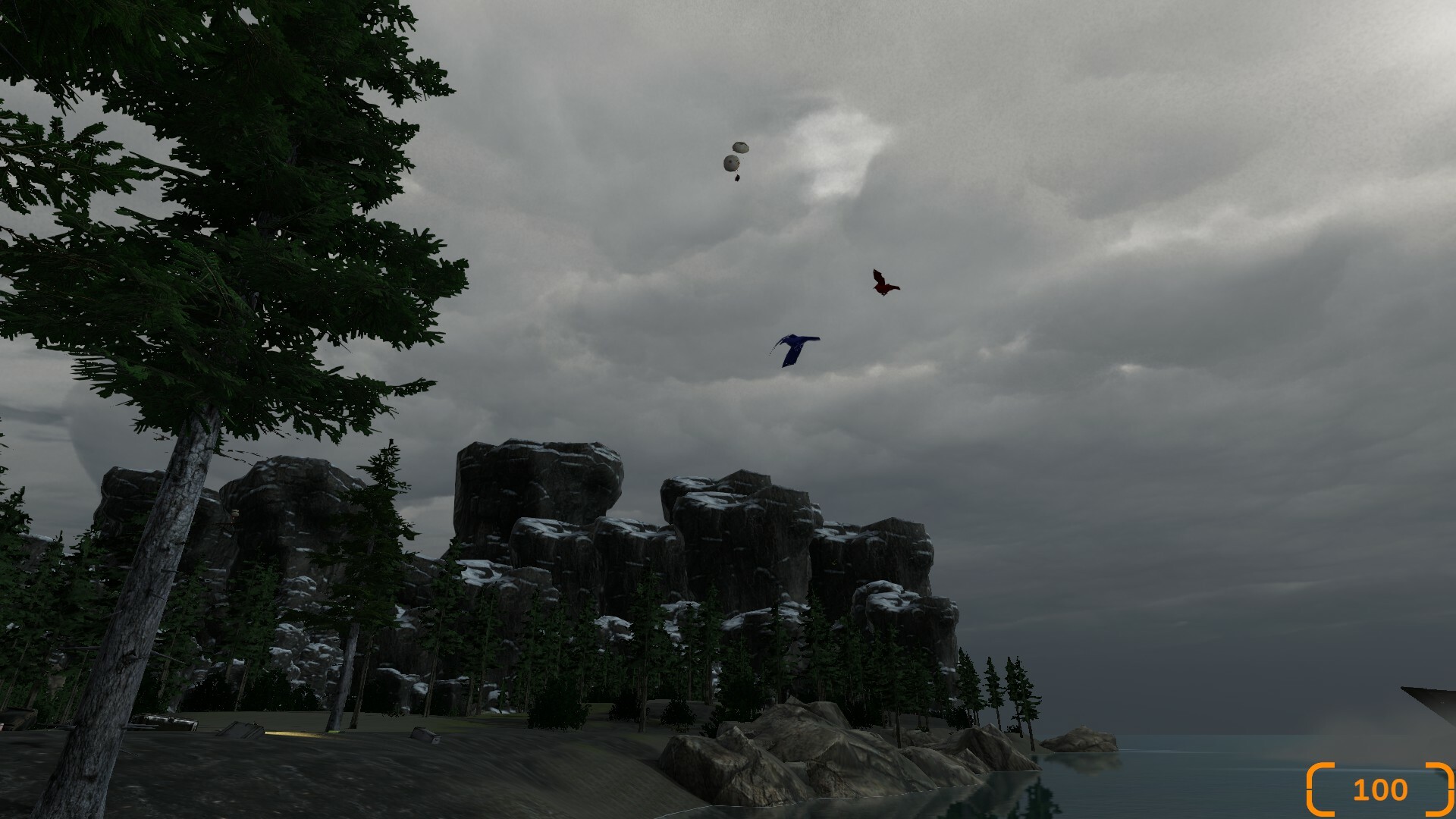The width and height of the screenshot is (1456, 819).
Task: Select the red wingsuit flyer
Action: point(884,286)
